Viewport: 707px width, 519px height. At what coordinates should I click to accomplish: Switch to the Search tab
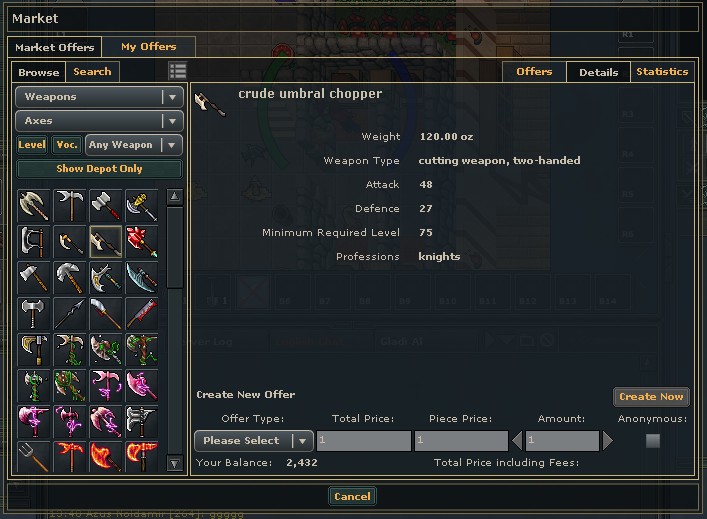pyautogui.click(x=92, y=72)
